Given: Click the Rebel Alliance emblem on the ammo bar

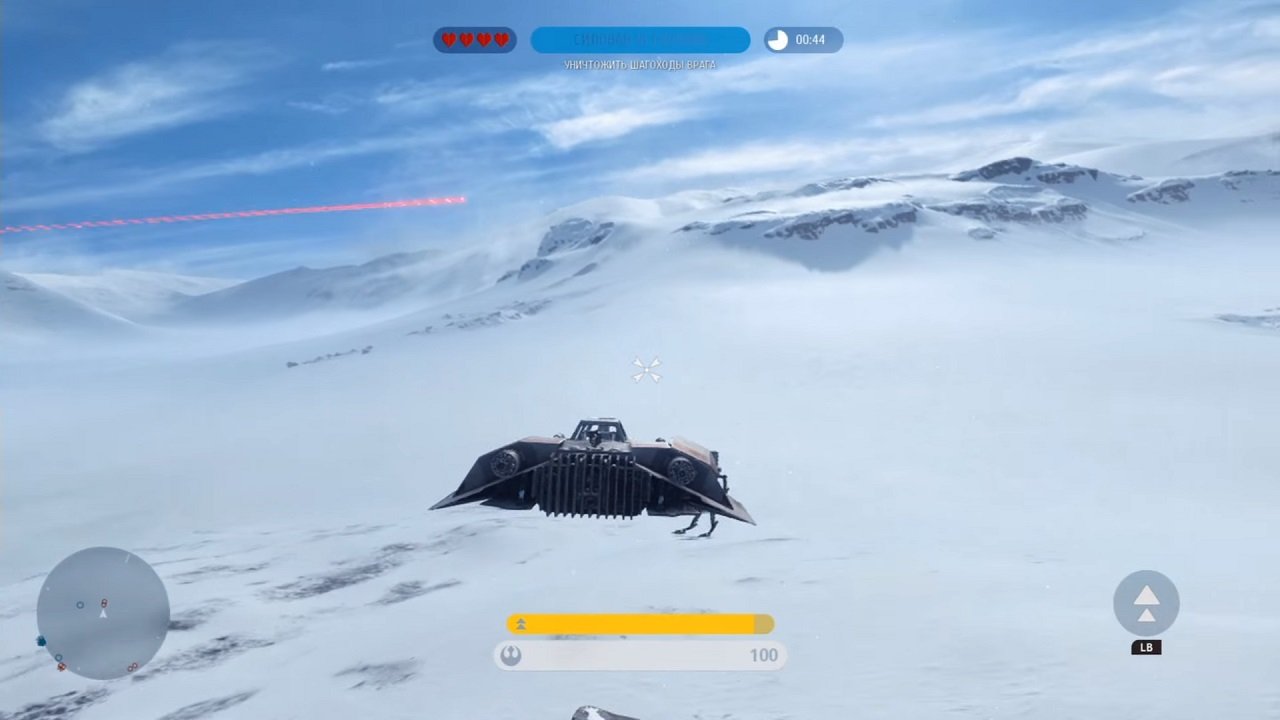Looking at the screenshot, I should click(x=513, y=655).
